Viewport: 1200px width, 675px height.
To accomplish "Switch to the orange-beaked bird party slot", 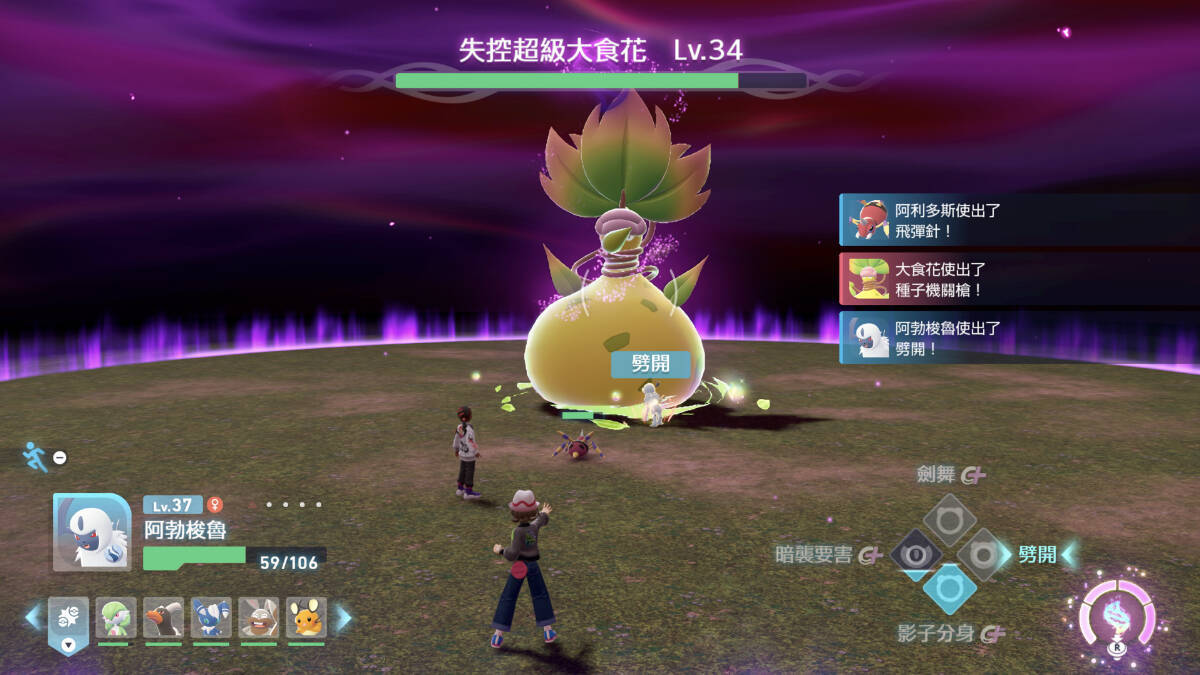I will (163, 618).
